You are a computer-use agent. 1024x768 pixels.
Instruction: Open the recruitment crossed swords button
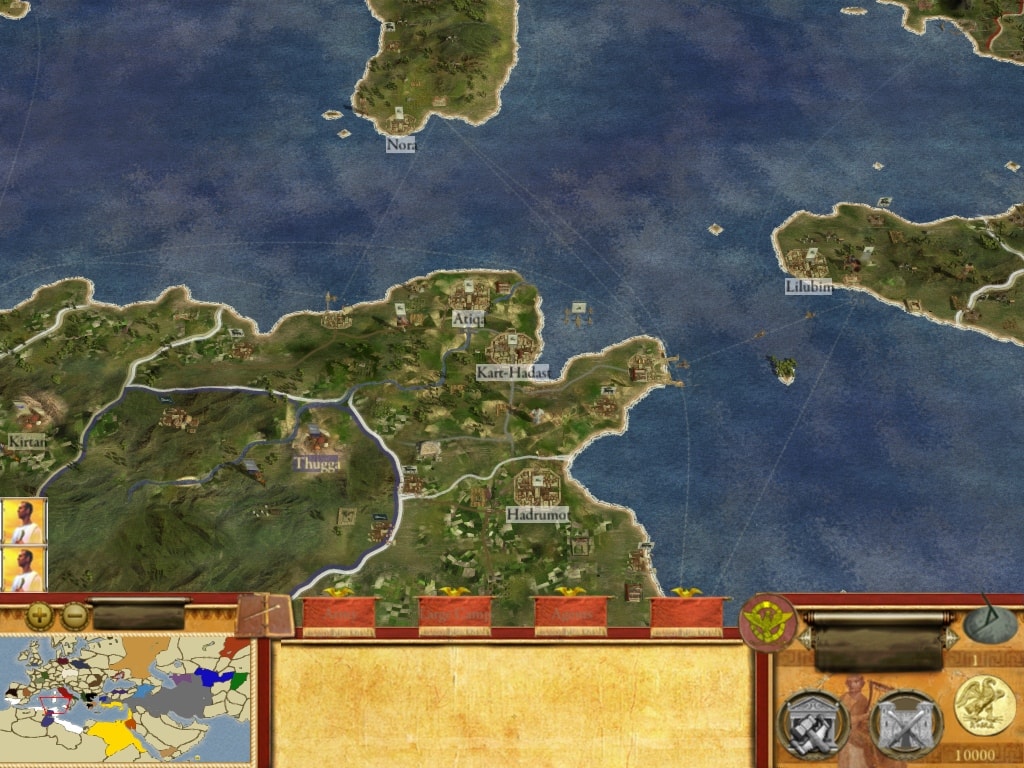pyautogui.click(x=906, y=723)
